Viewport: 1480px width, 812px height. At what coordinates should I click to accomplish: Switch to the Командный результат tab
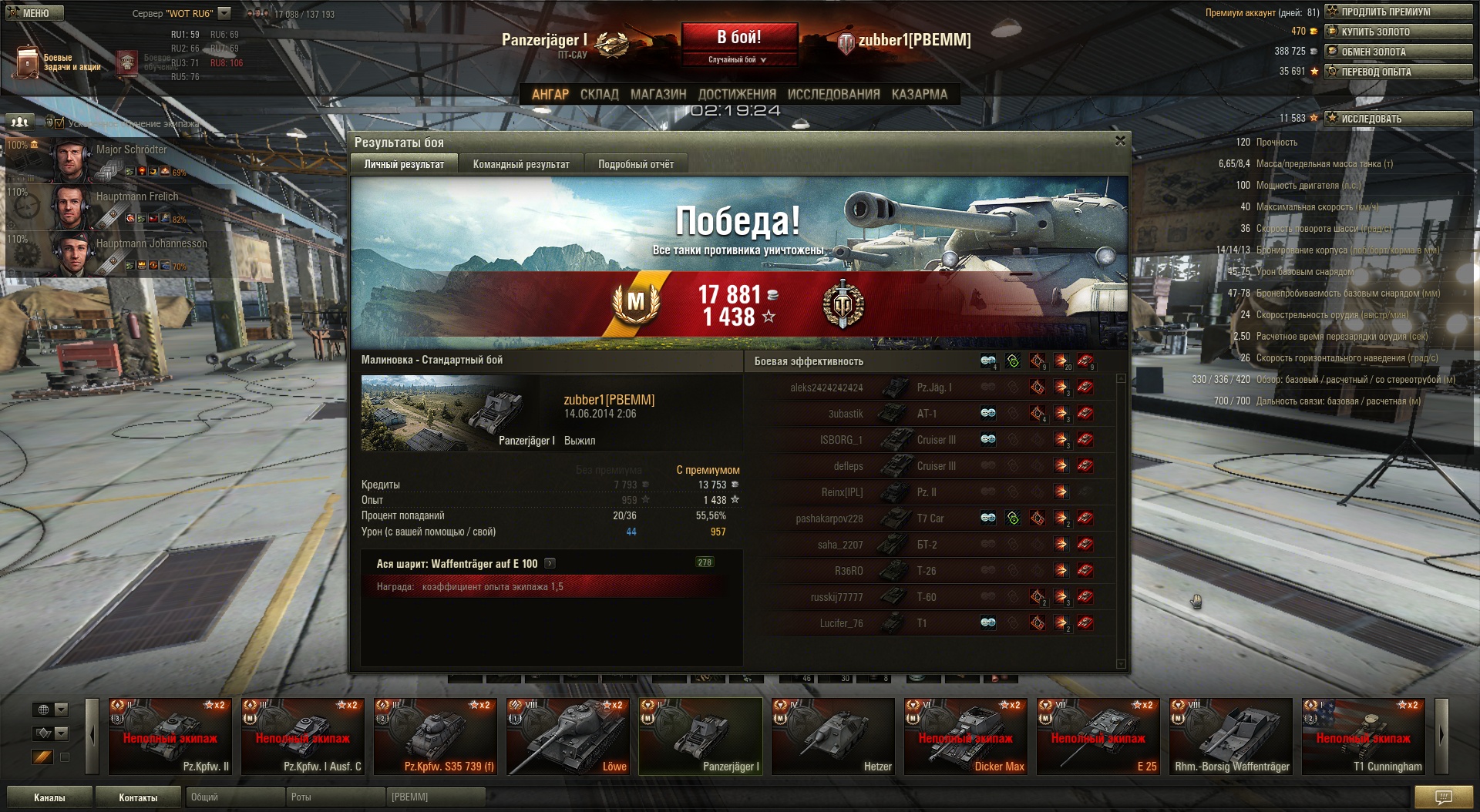[x=521, y=164]
